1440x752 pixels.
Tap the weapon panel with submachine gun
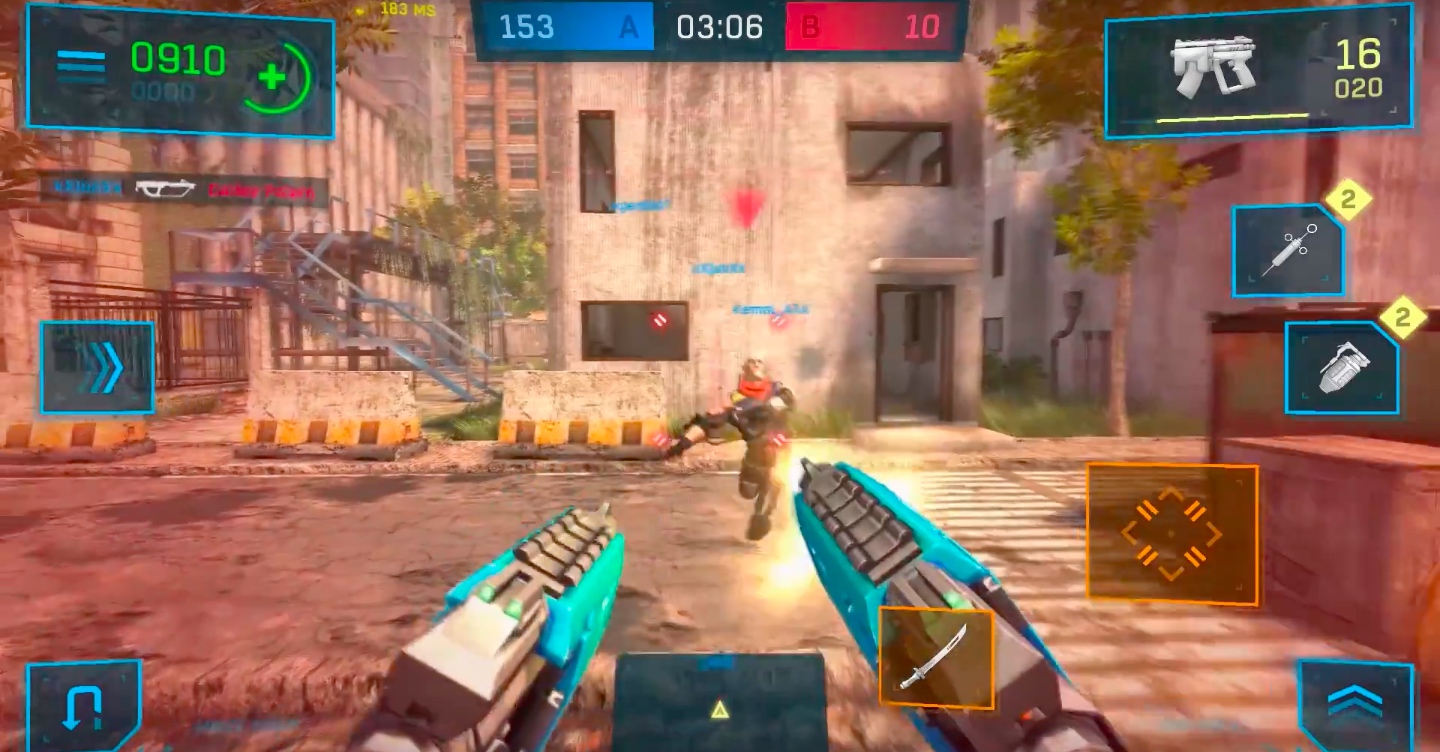point(1258,72)
